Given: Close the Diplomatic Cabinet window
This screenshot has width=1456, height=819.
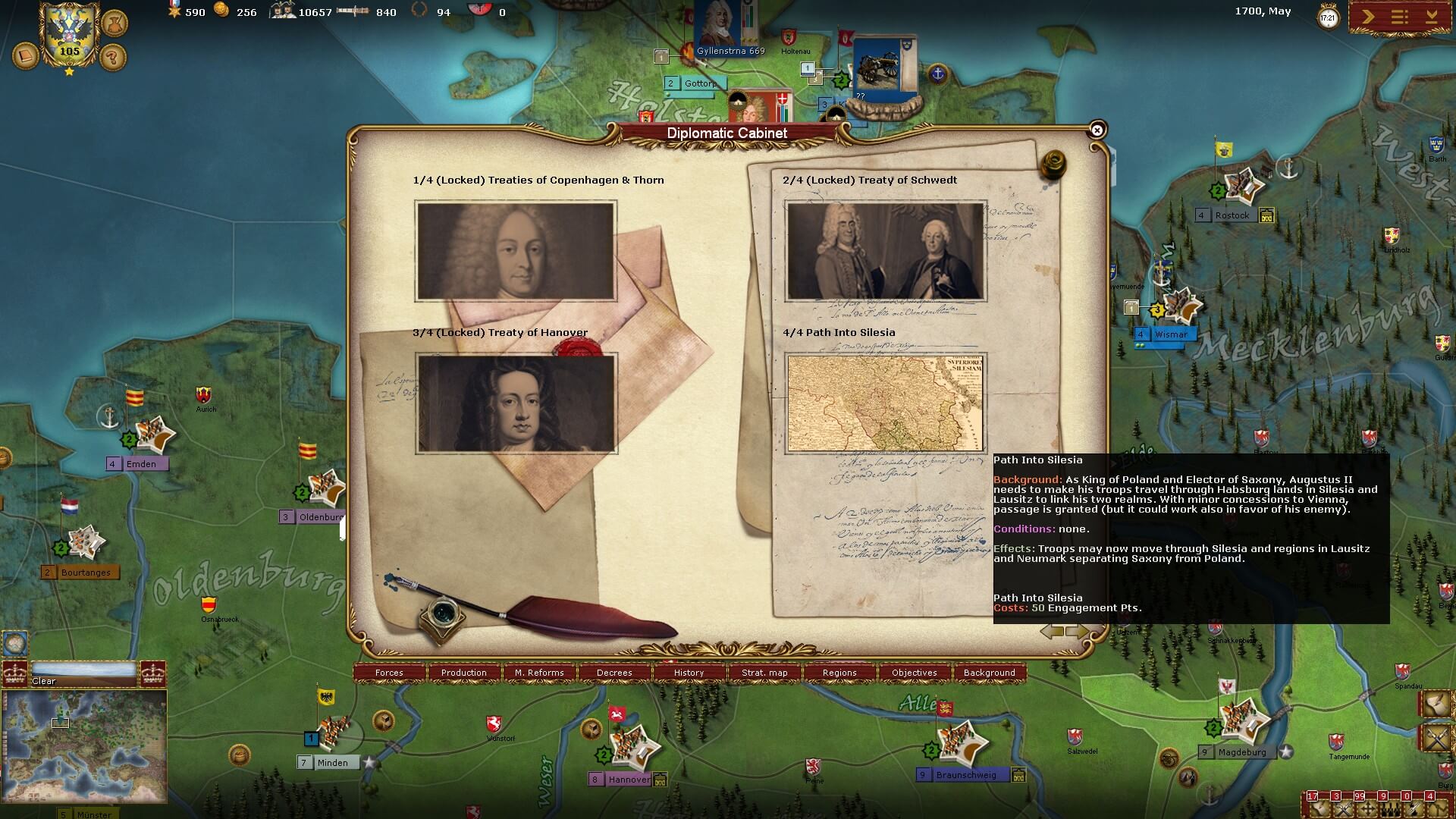Looking at the screenshot, I should coord(1097,130).
